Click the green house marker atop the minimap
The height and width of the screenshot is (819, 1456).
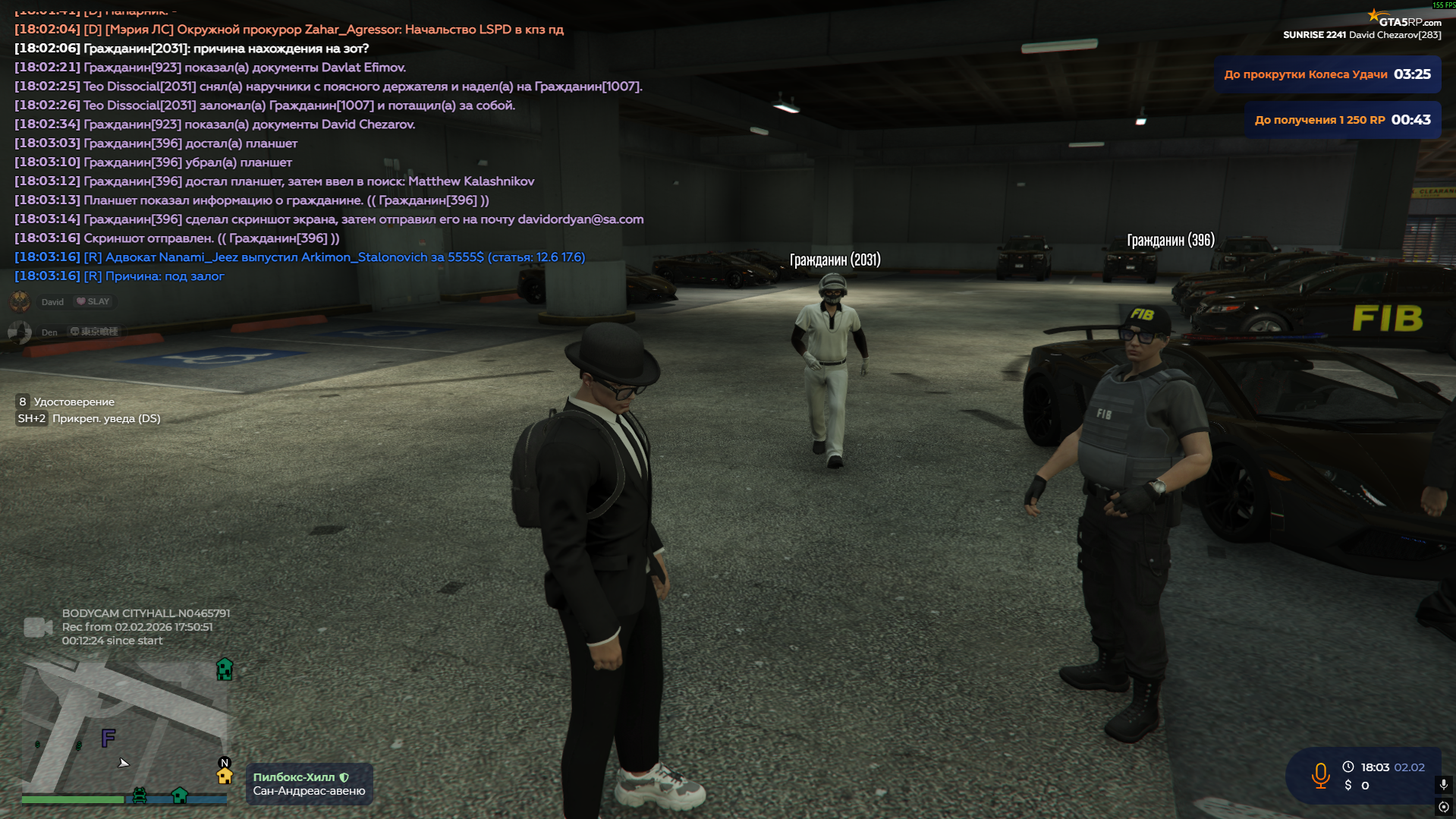[x=225, y=669]
